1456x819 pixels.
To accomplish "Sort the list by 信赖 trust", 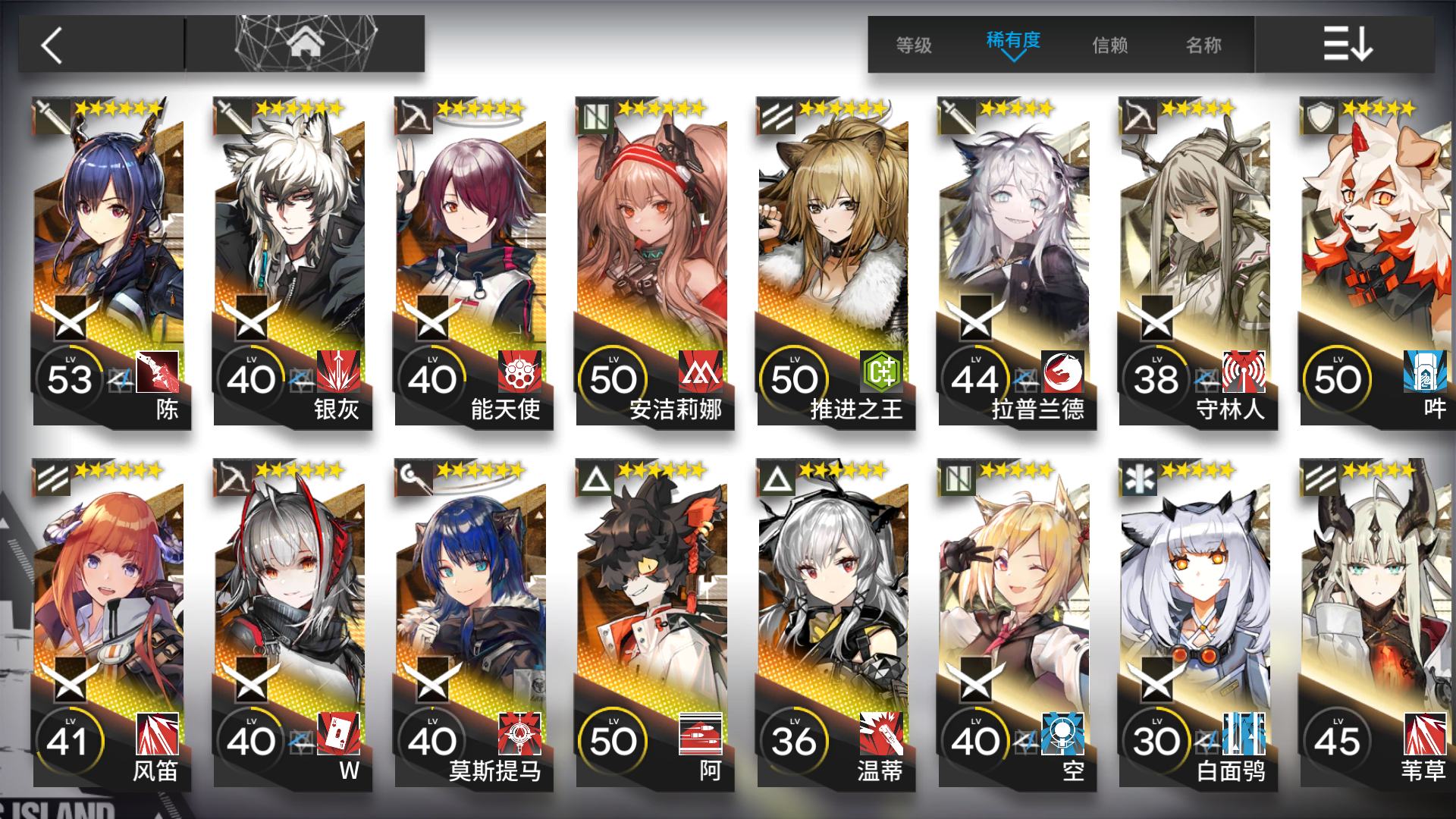I will (x=1109, y=45).
